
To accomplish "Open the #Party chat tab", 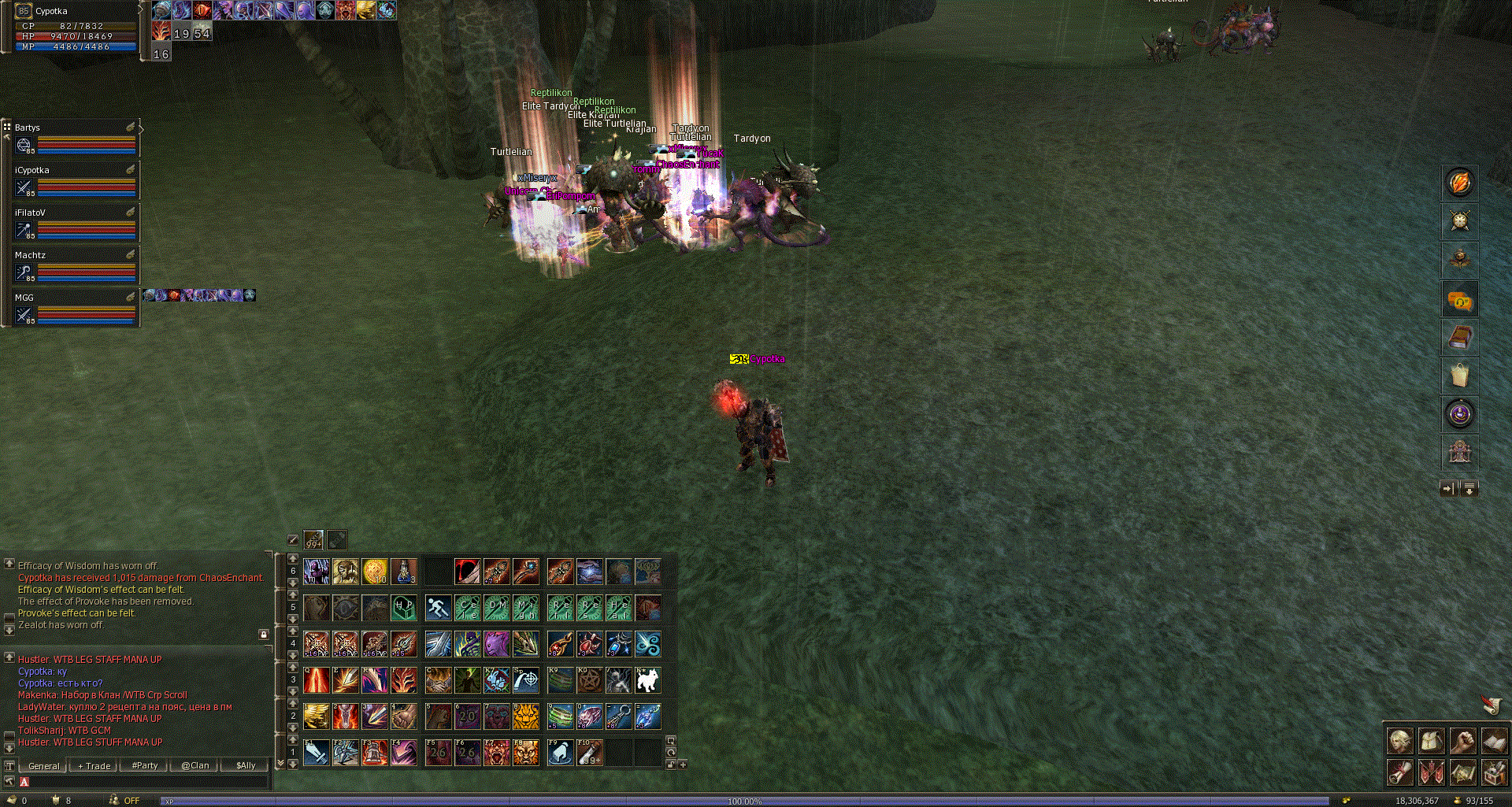I will tap(144, 765).
